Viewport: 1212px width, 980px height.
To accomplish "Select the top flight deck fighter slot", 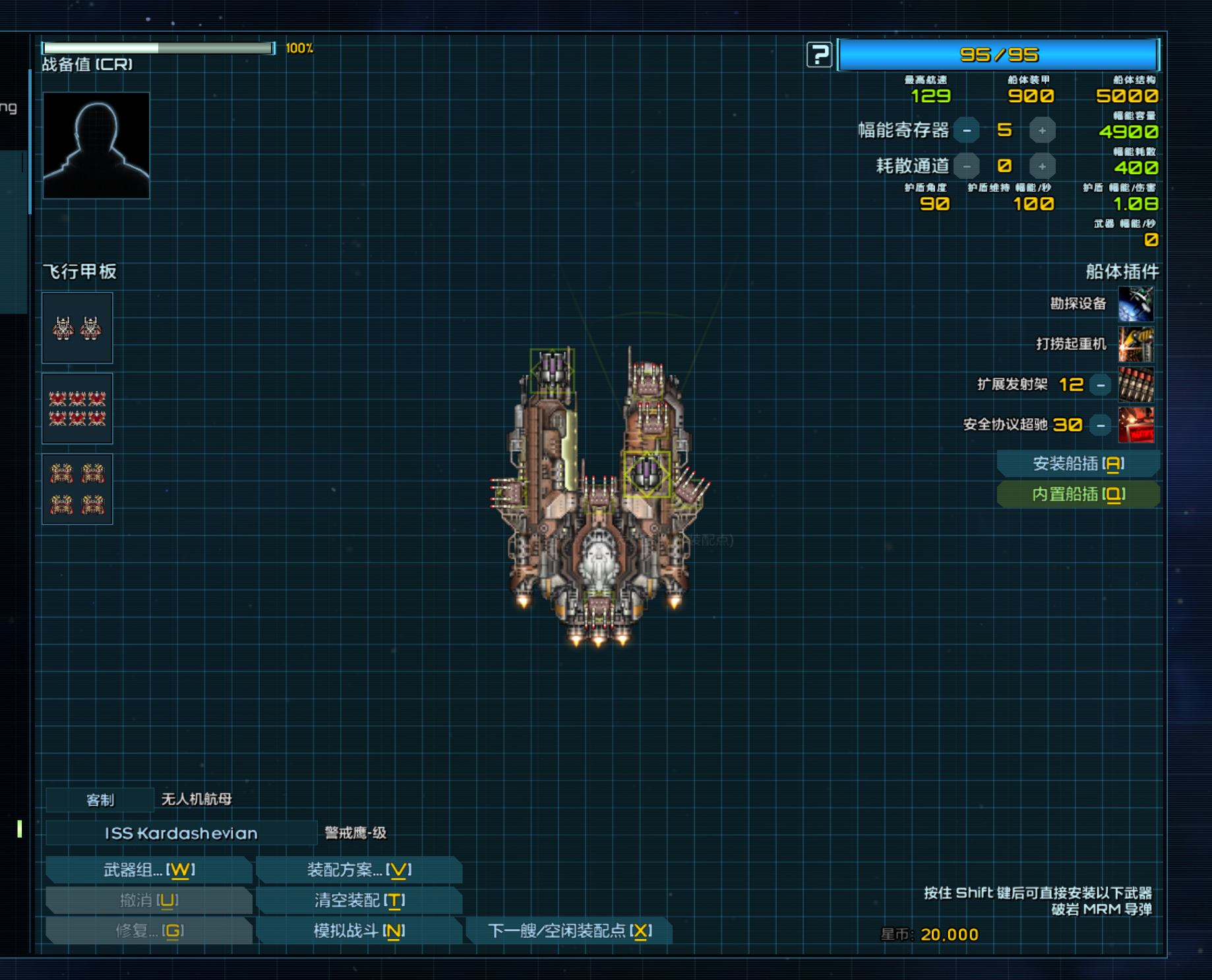I will (77, 328).
